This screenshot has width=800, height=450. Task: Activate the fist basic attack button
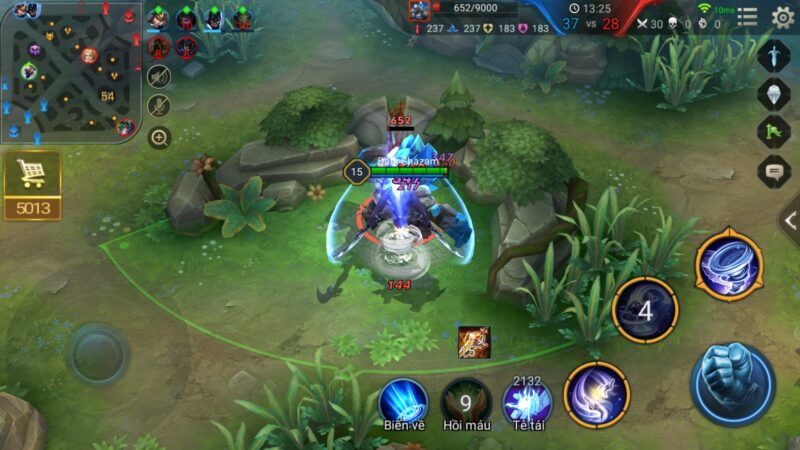[x=732, y=383]
